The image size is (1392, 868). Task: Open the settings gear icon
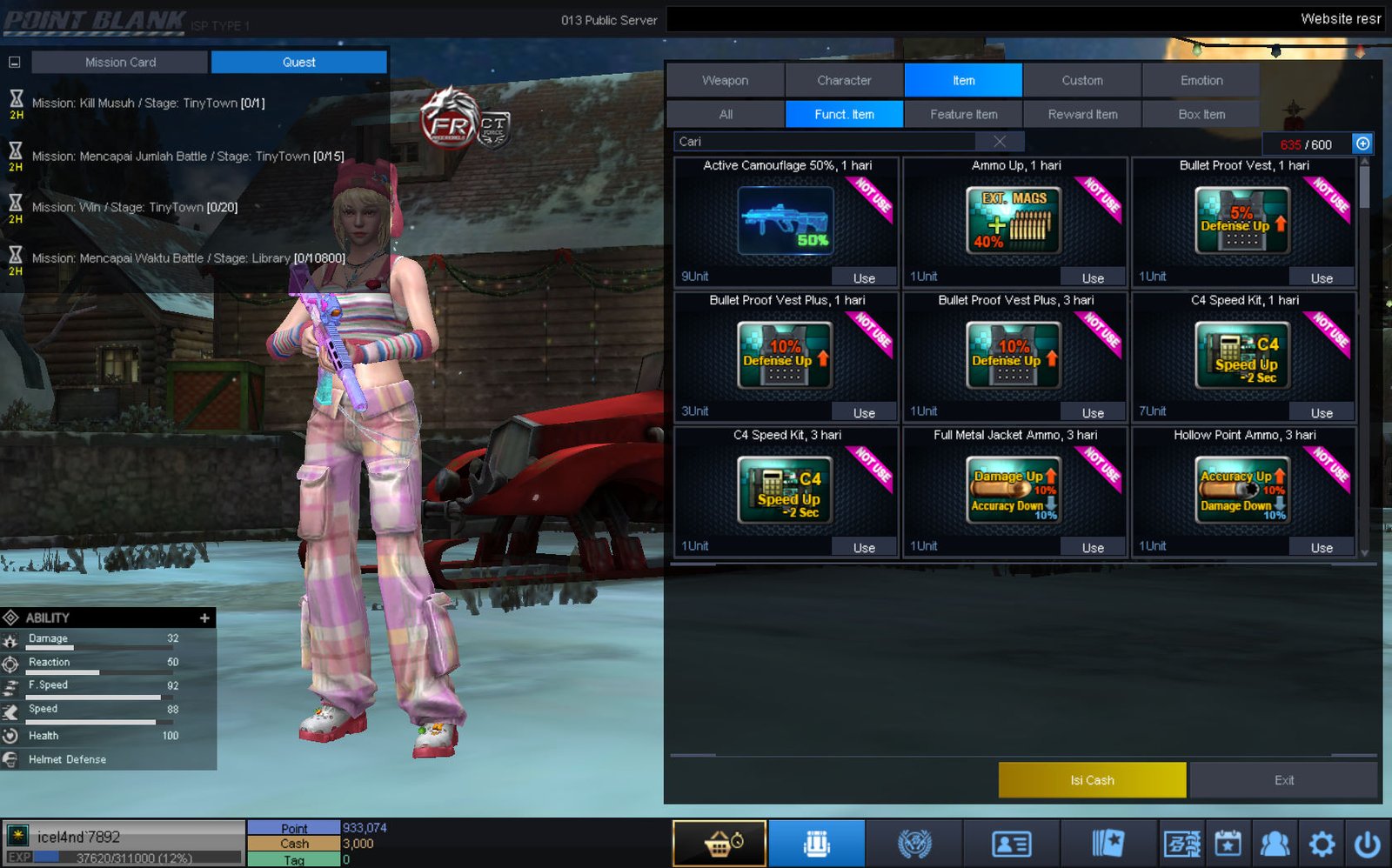point(1322,844)
